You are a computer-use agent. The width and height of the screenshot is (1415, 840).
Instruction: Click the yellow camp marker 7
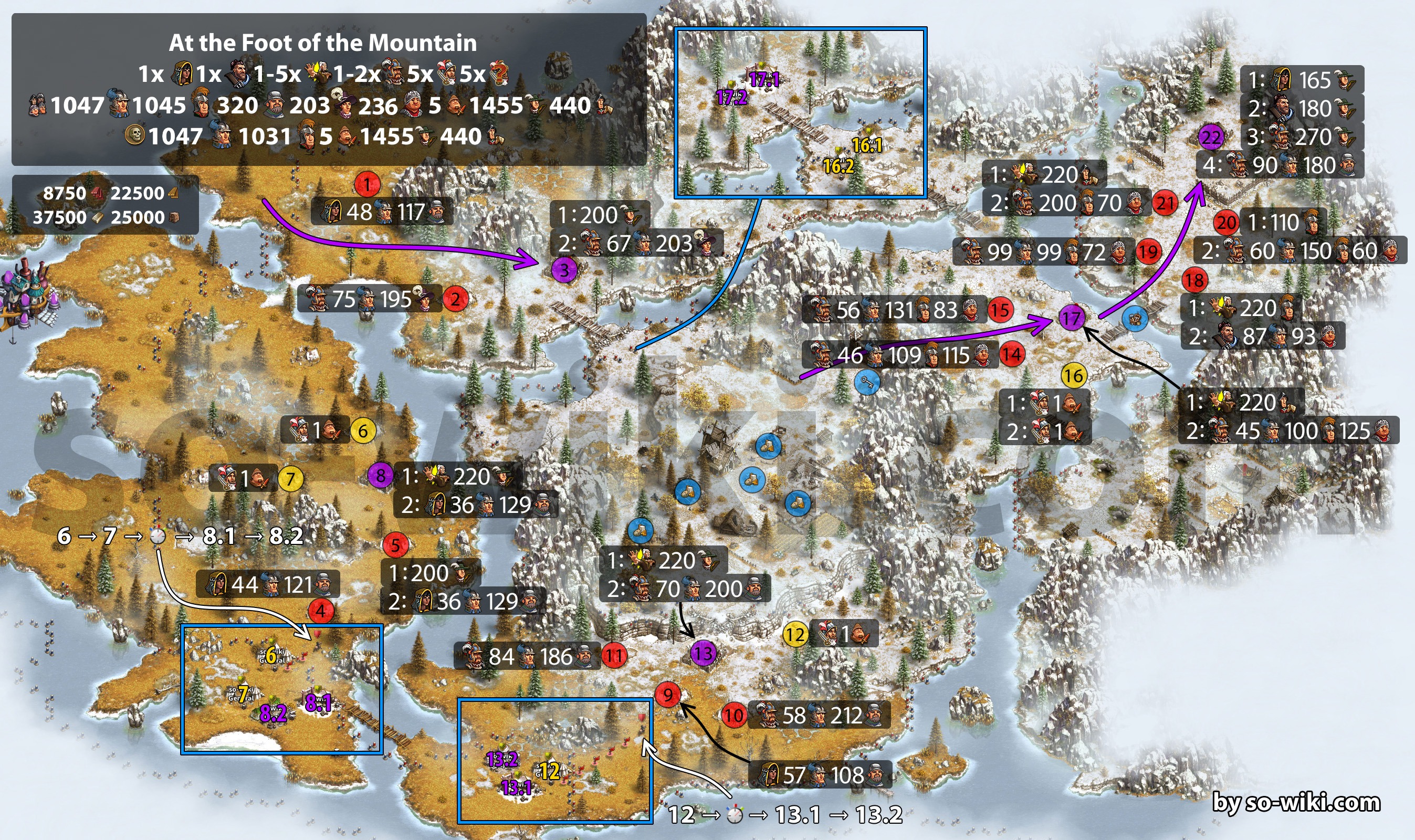(x=290, y=479)
